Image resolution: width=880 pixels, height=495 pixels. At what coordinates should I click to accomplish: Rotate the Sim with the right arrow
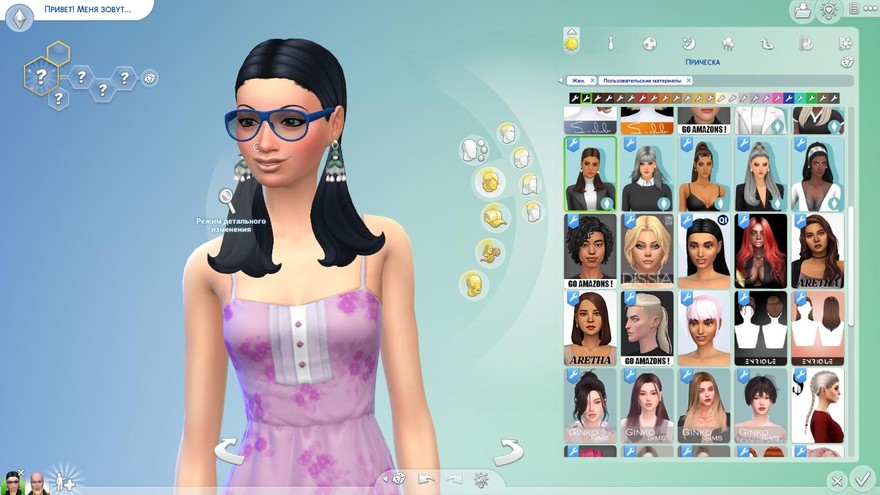[x=508, y=451]
